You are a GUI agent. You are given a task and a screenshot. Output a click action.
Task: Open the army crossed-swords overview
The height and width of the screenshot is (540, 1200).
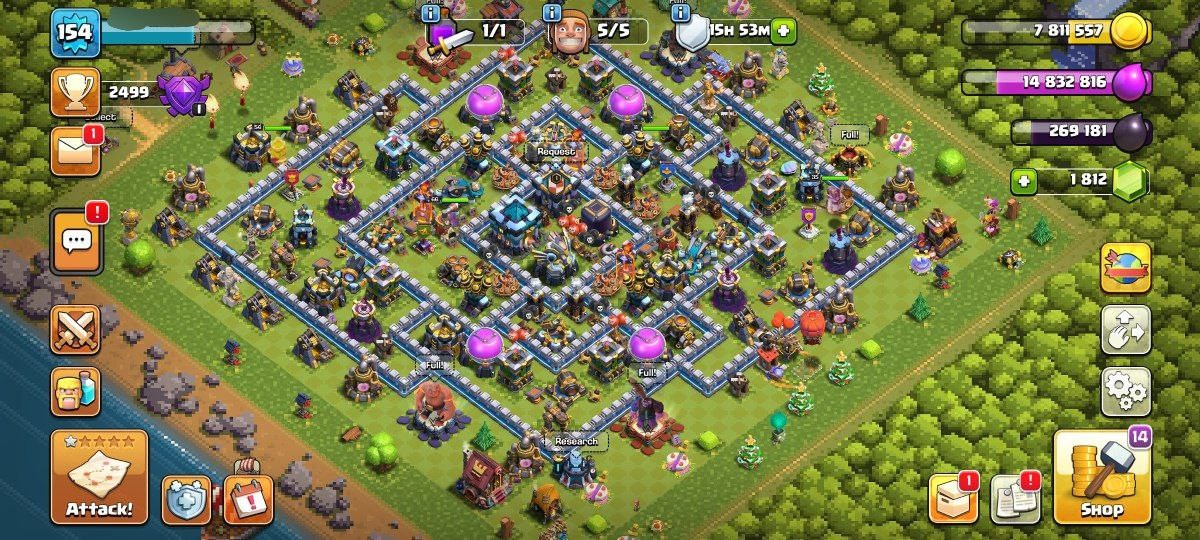tap(75, 329)
